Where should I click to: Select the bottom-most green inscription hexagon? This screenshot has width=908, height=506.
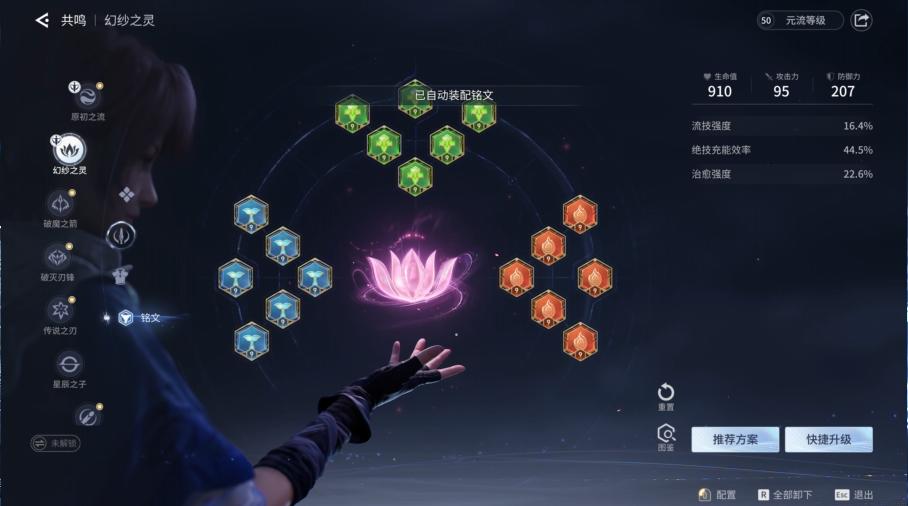(415, 176)
